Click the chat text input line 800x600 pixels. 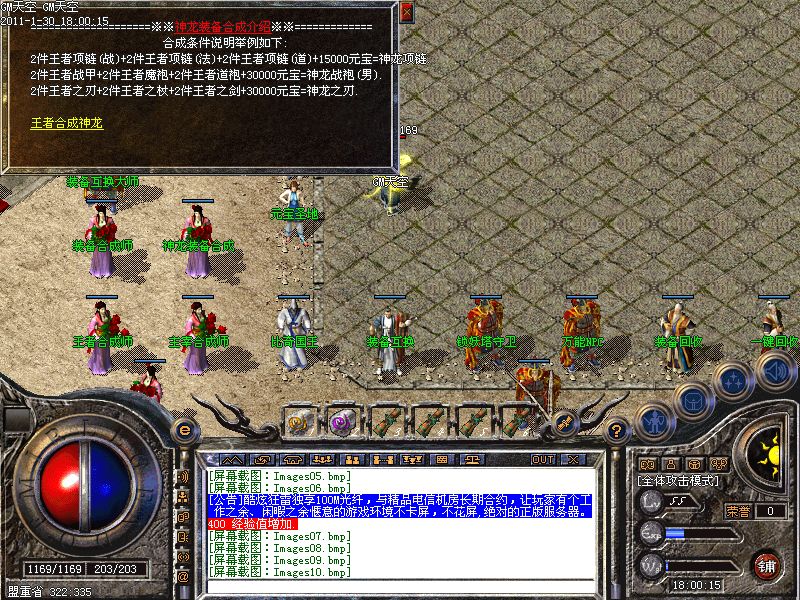click(400, 585)
